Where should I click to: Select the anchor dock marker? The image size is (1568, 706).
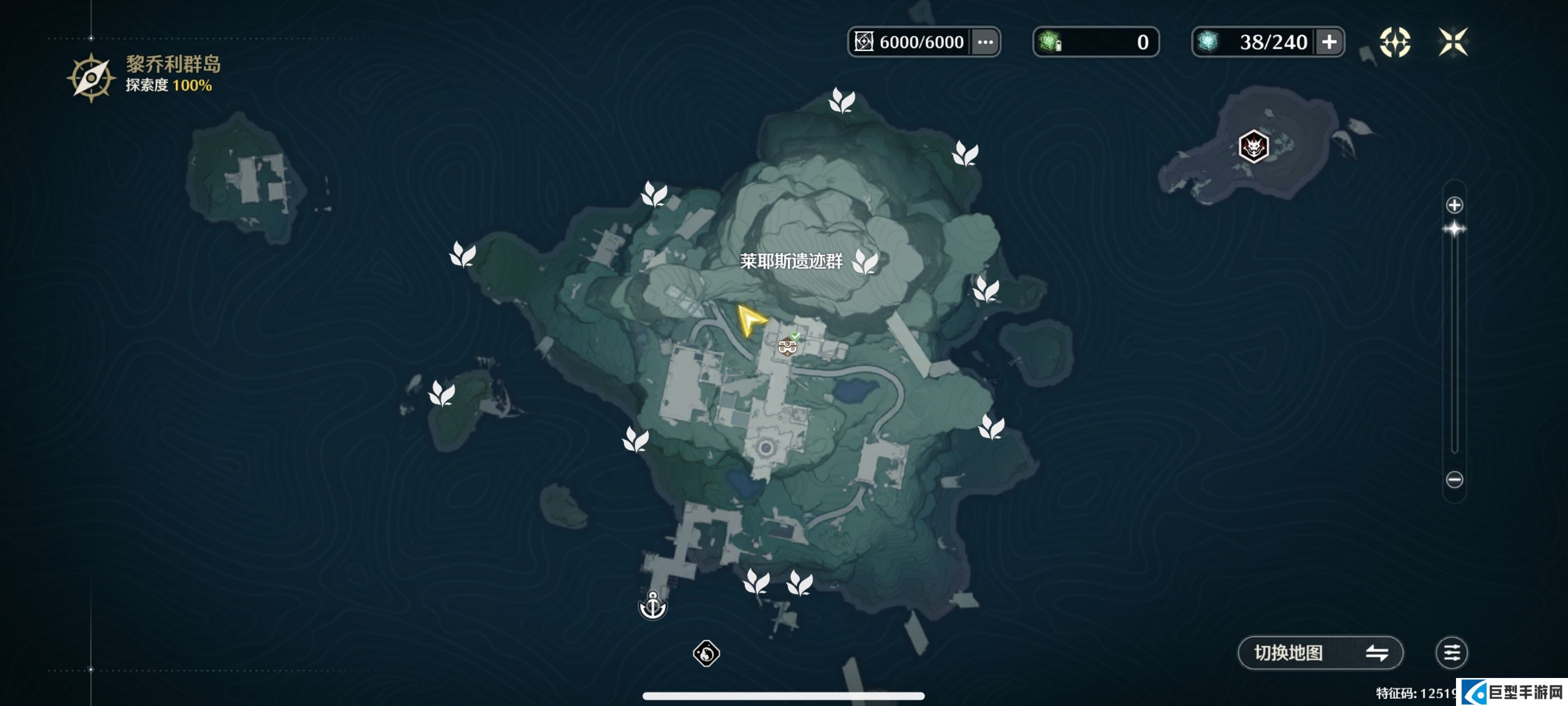click(x=652, y=606)
